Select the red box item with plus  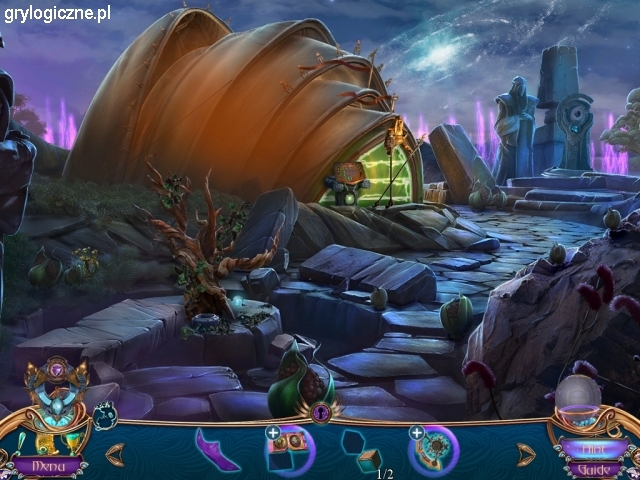[x=289, y=450]
